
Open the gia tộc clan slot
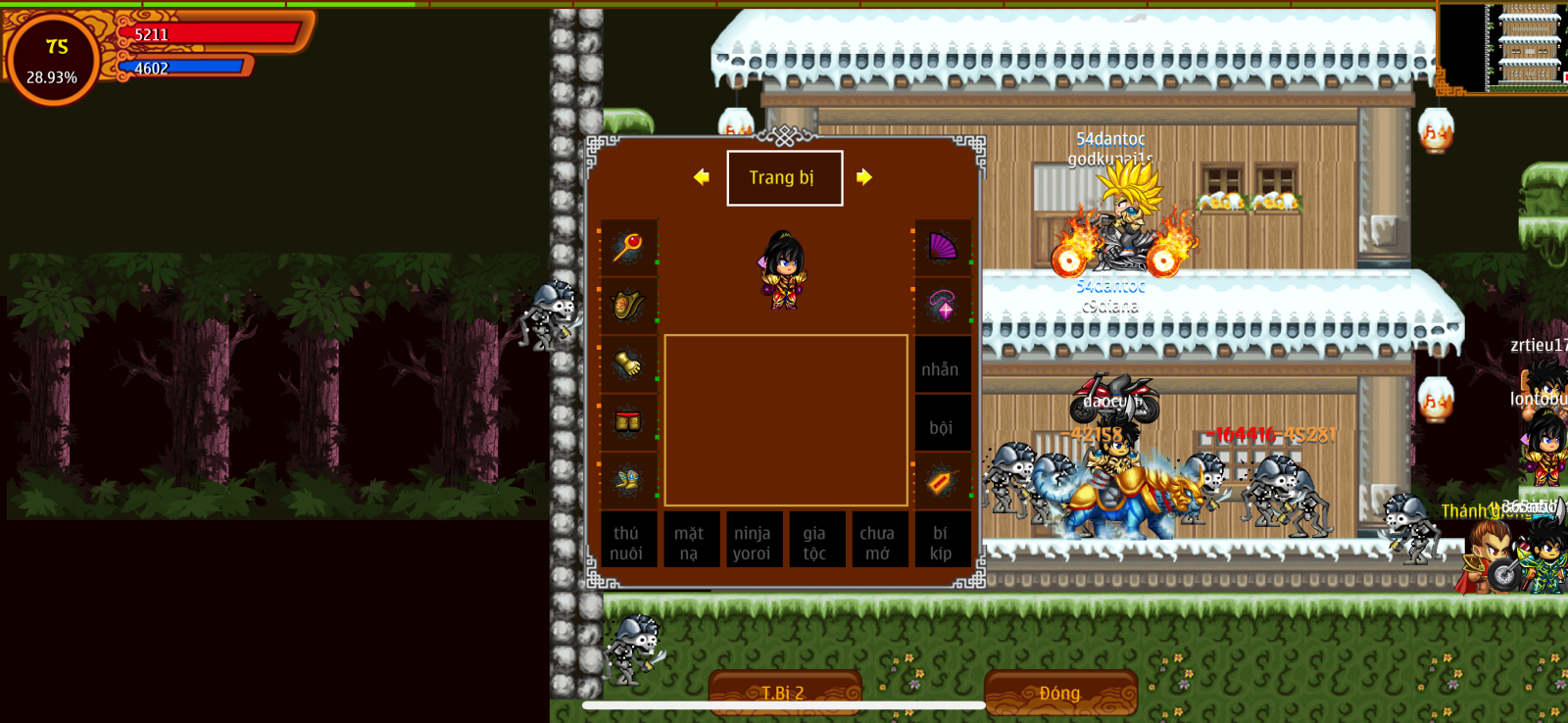[815, 542]
